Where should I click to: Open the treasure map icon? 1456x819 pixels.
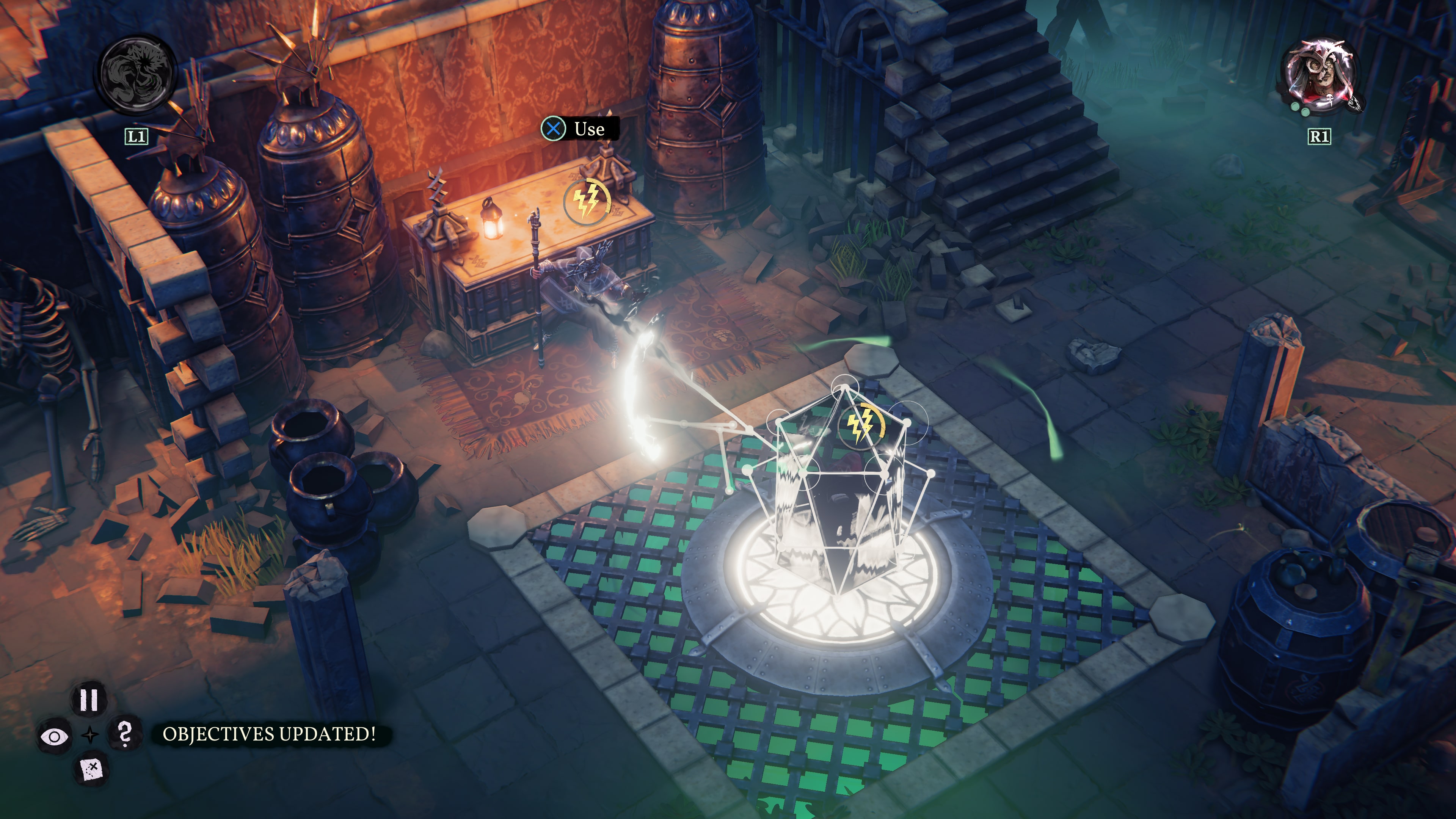(92, 769)
